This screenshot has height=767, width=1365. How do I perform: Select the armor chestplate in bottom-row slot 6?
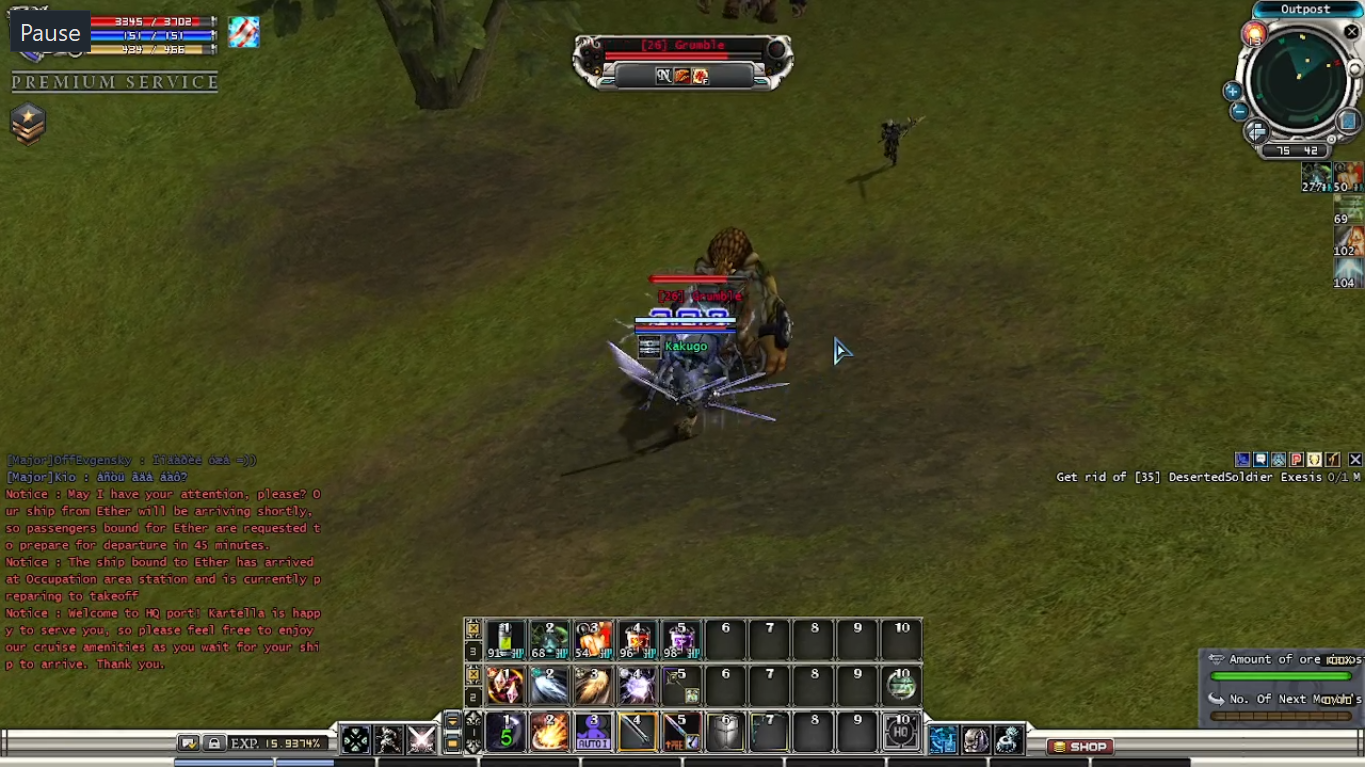click(x=725, y=732)
